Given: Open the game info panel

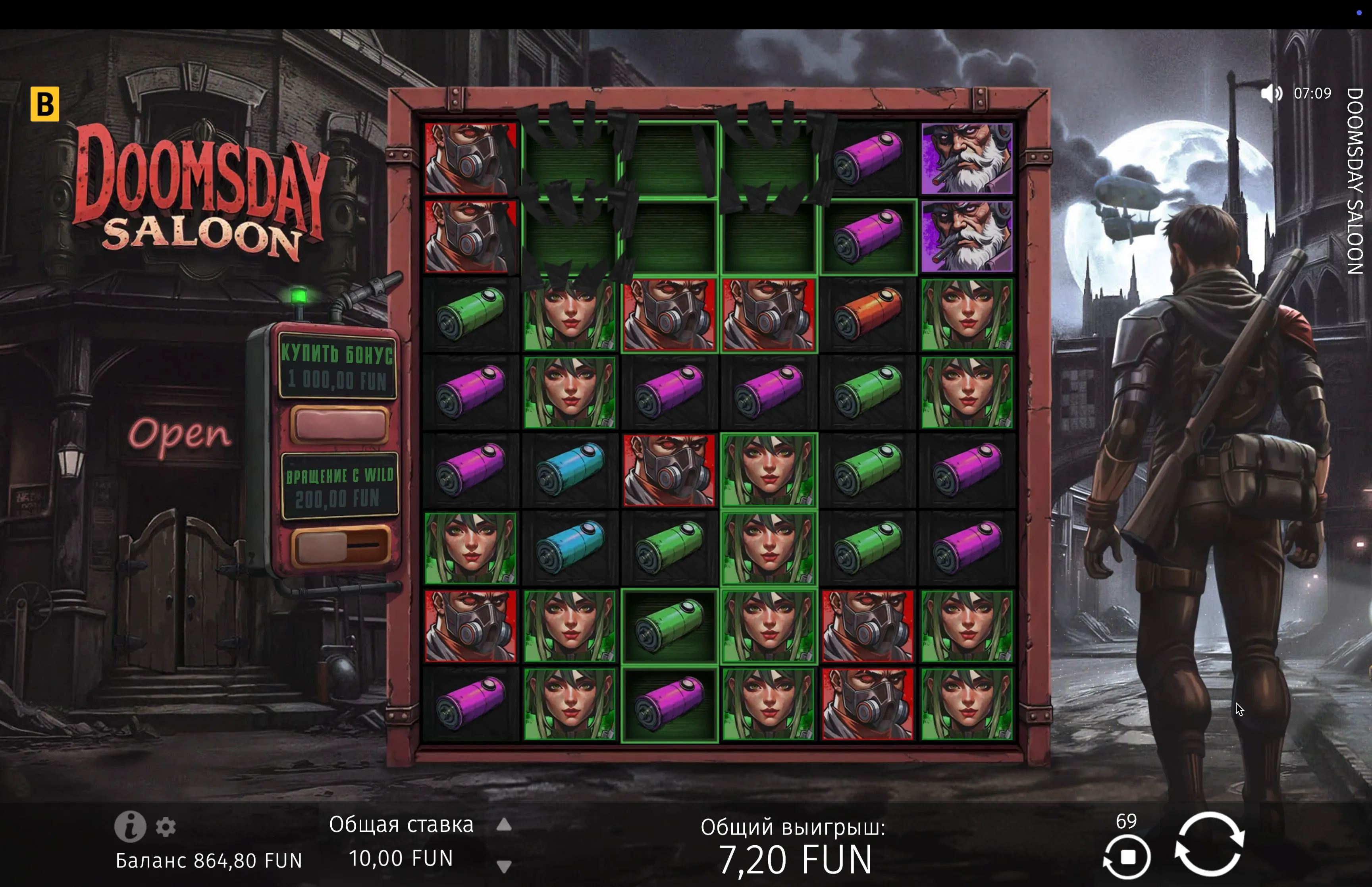Looking at the screenshot, I should tap(129, 827).
